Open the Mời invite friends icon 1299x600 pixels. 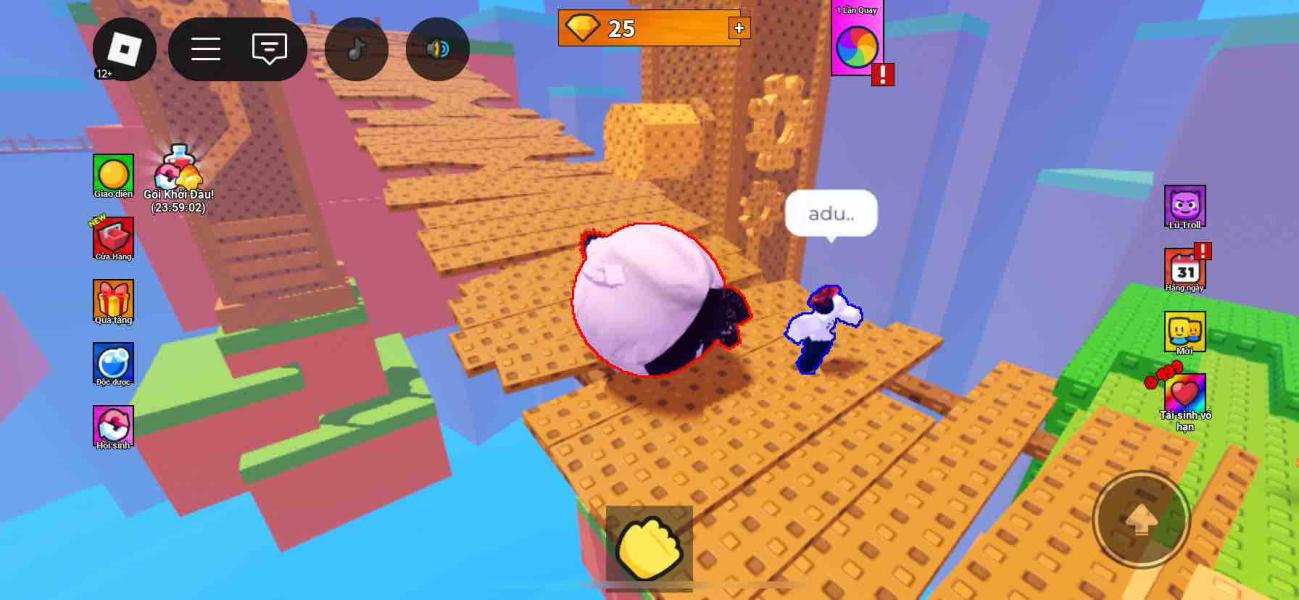(x=1184, y=331)
